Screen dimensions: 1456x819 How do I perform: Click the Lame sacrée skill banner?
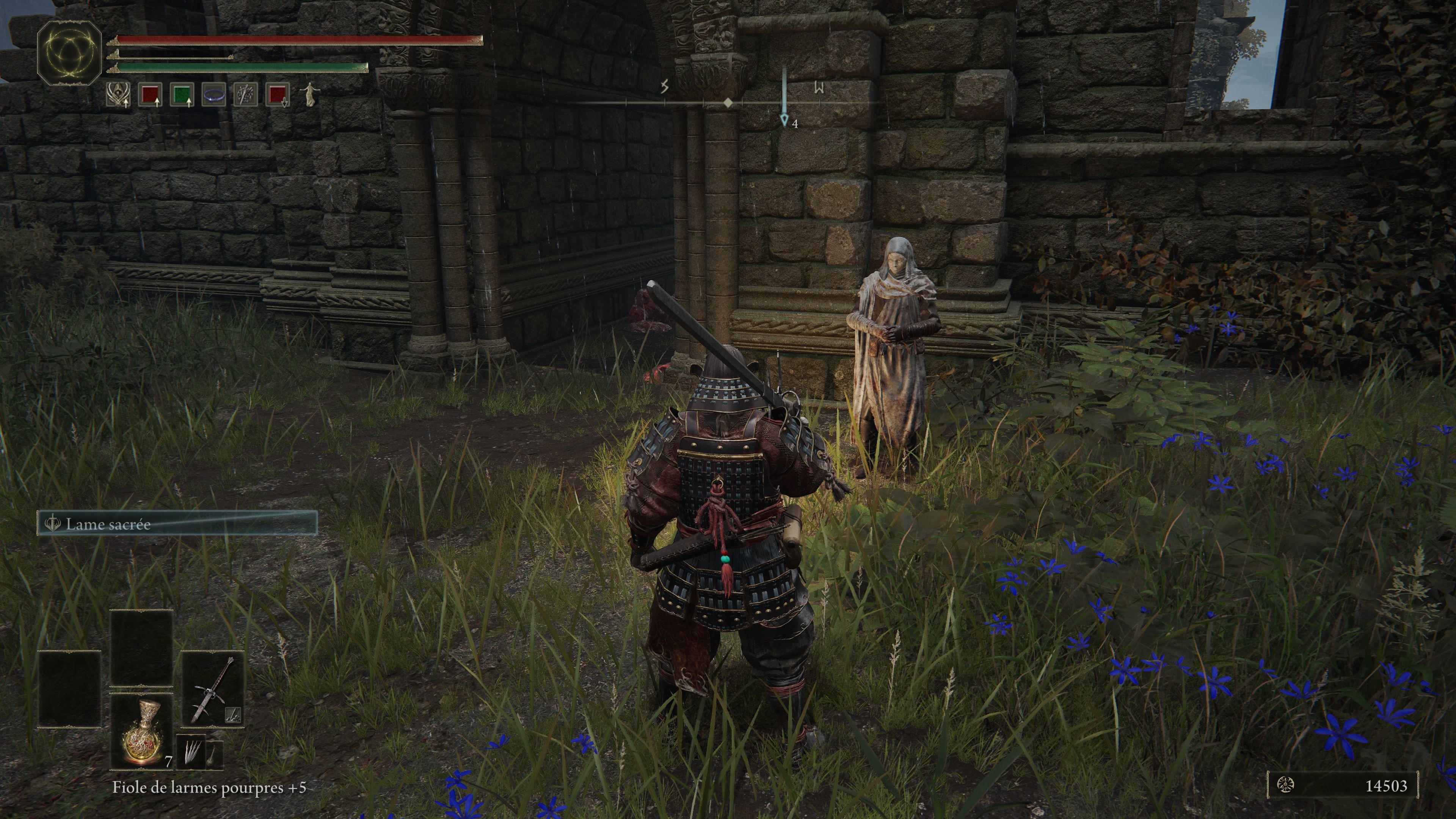click(x=177, y=524)
